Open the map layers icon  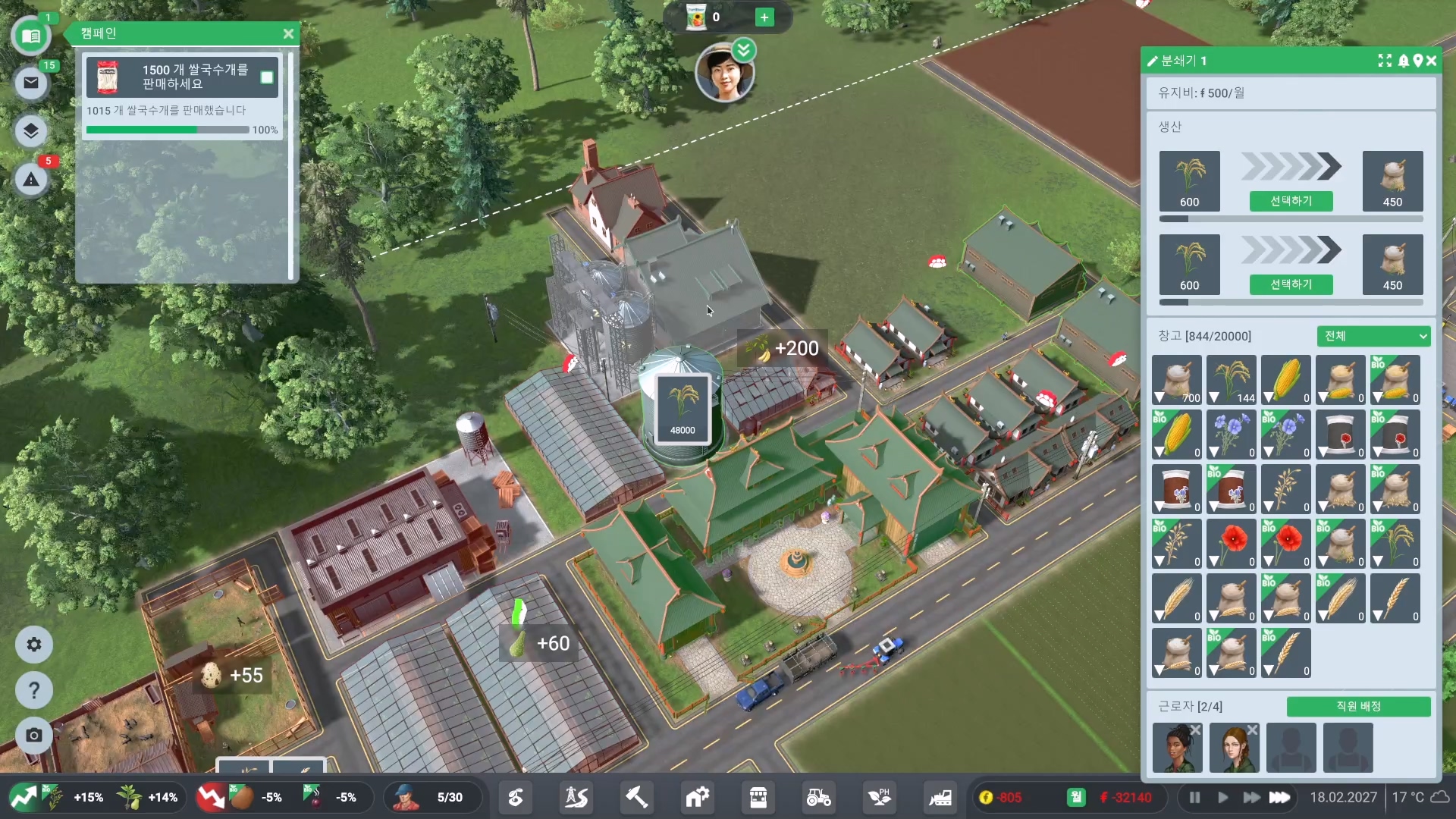[31, 131]
